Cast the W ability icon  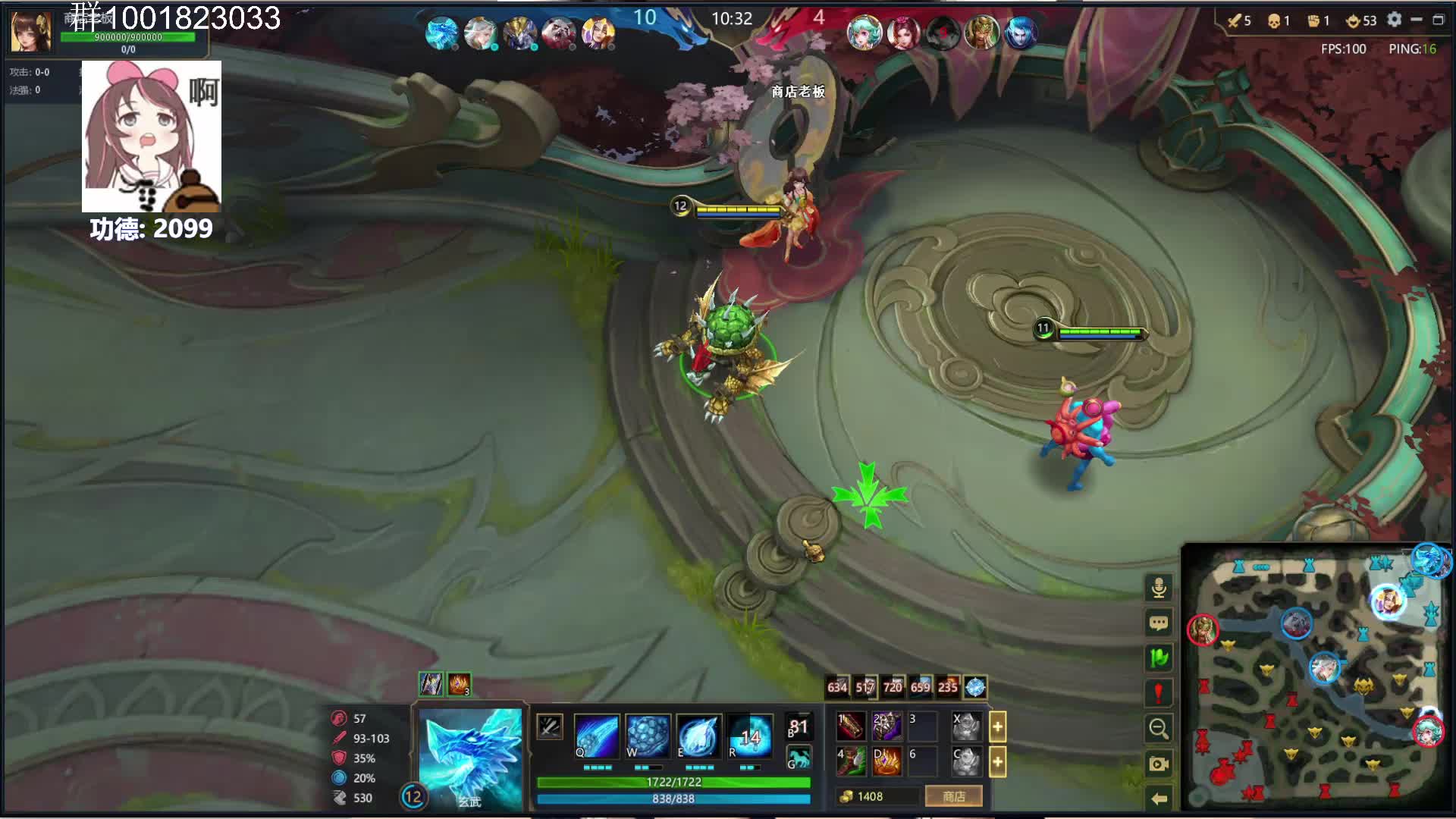pyautogui.click(x=648, y=736)
